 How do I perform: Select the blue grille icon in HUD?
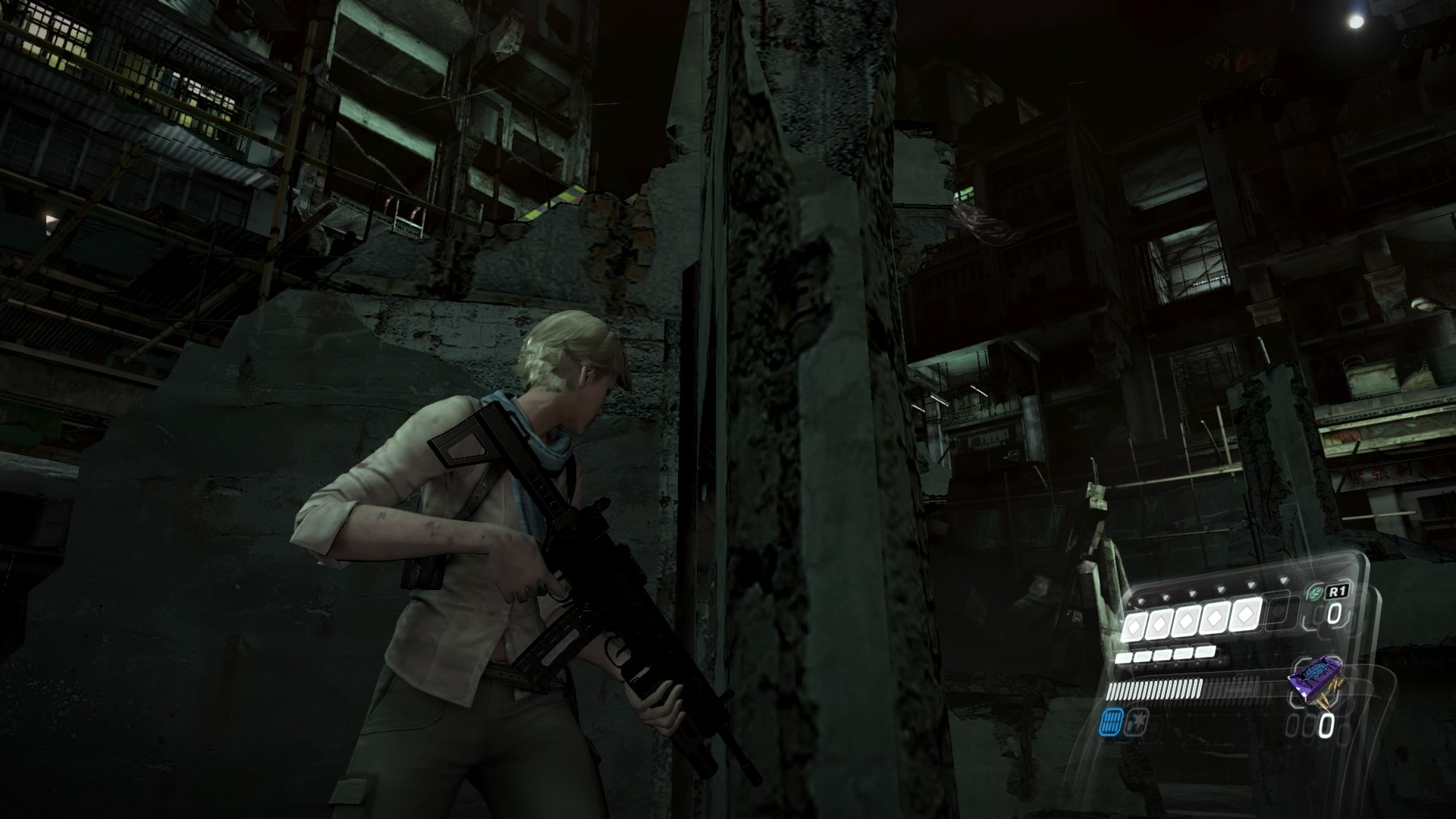(x=1112, y=722)
